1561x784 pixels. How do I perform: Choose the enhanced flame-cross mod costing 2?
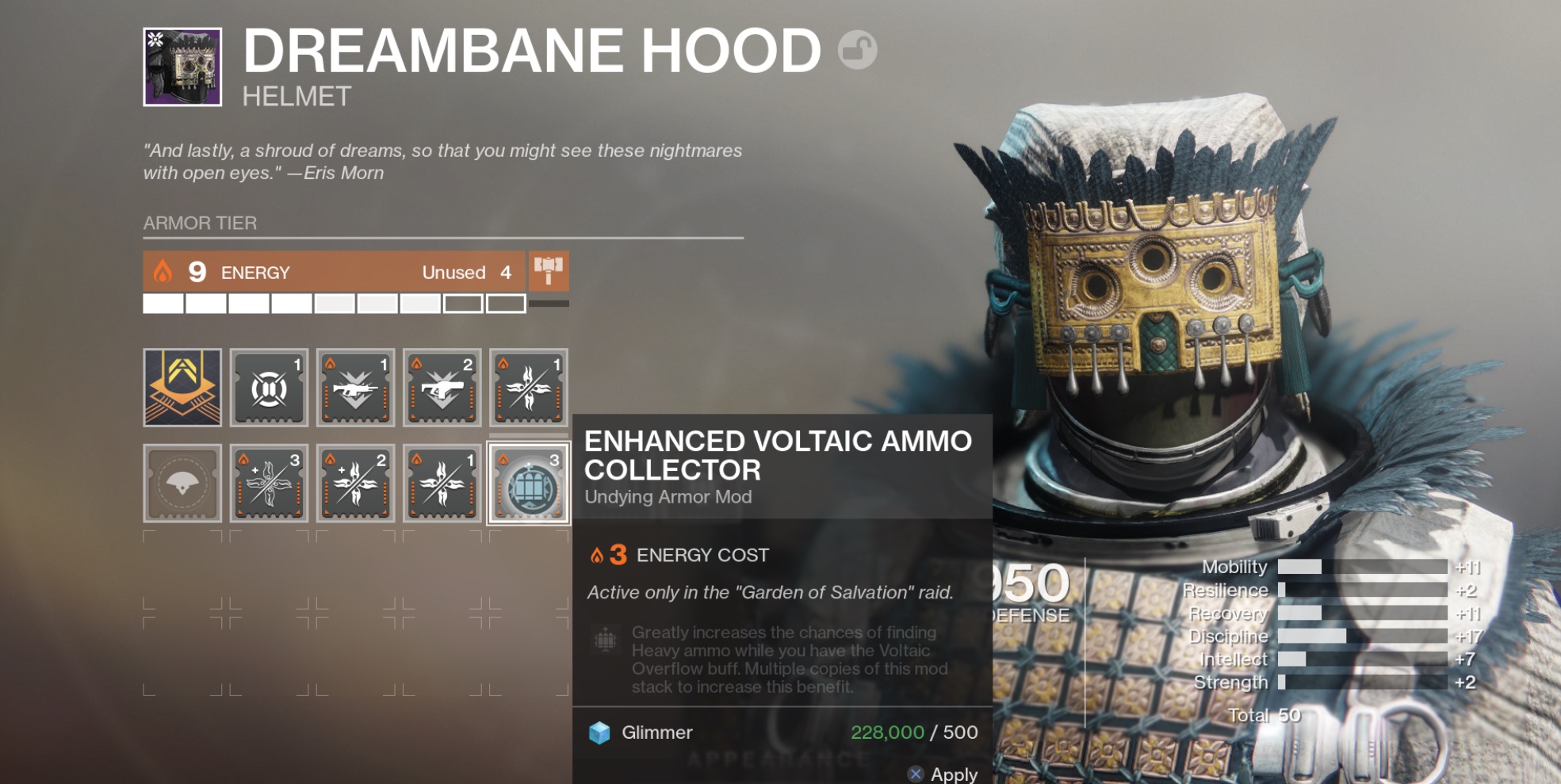tap(355, 484)
